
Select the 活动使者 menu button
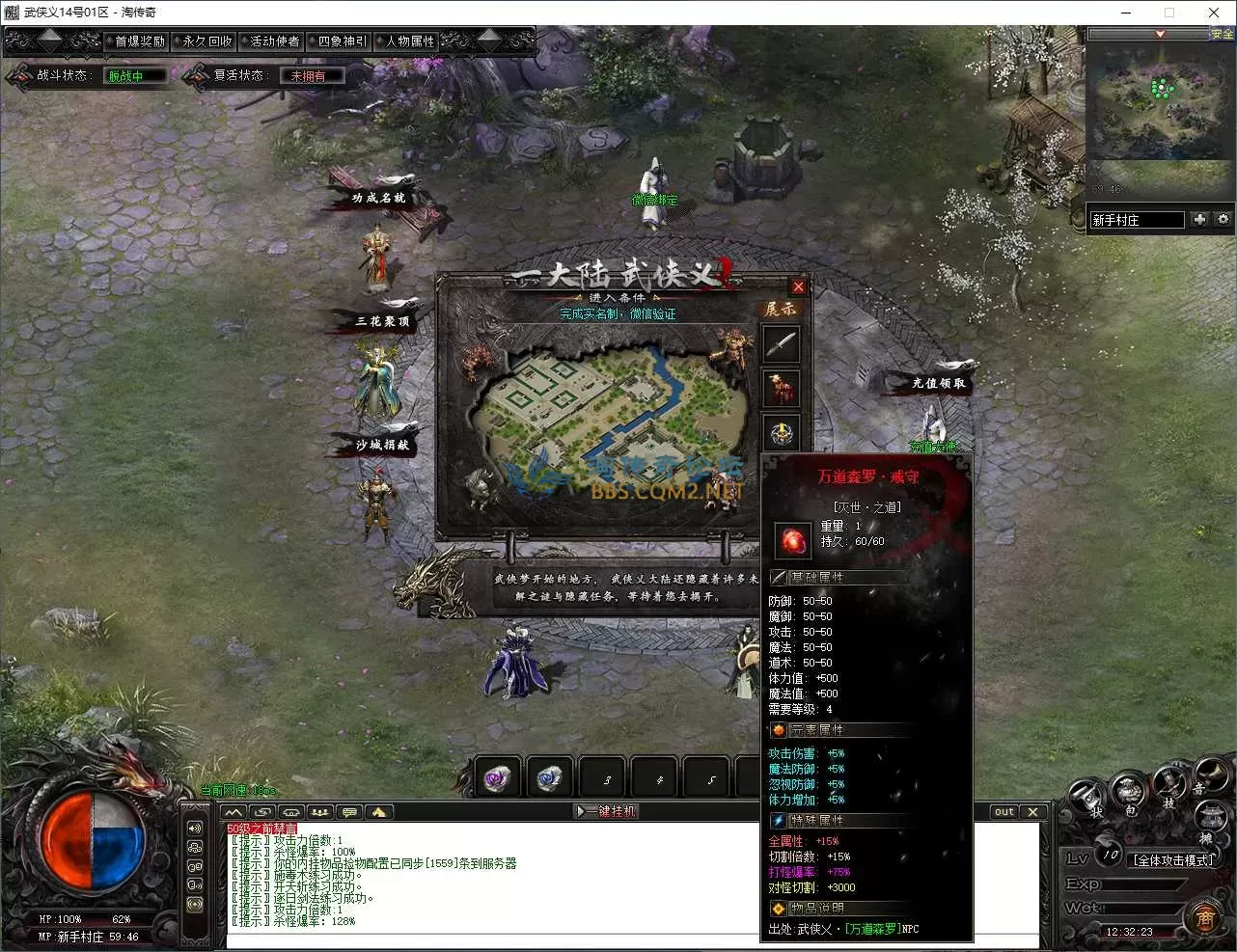coord(275,41)
